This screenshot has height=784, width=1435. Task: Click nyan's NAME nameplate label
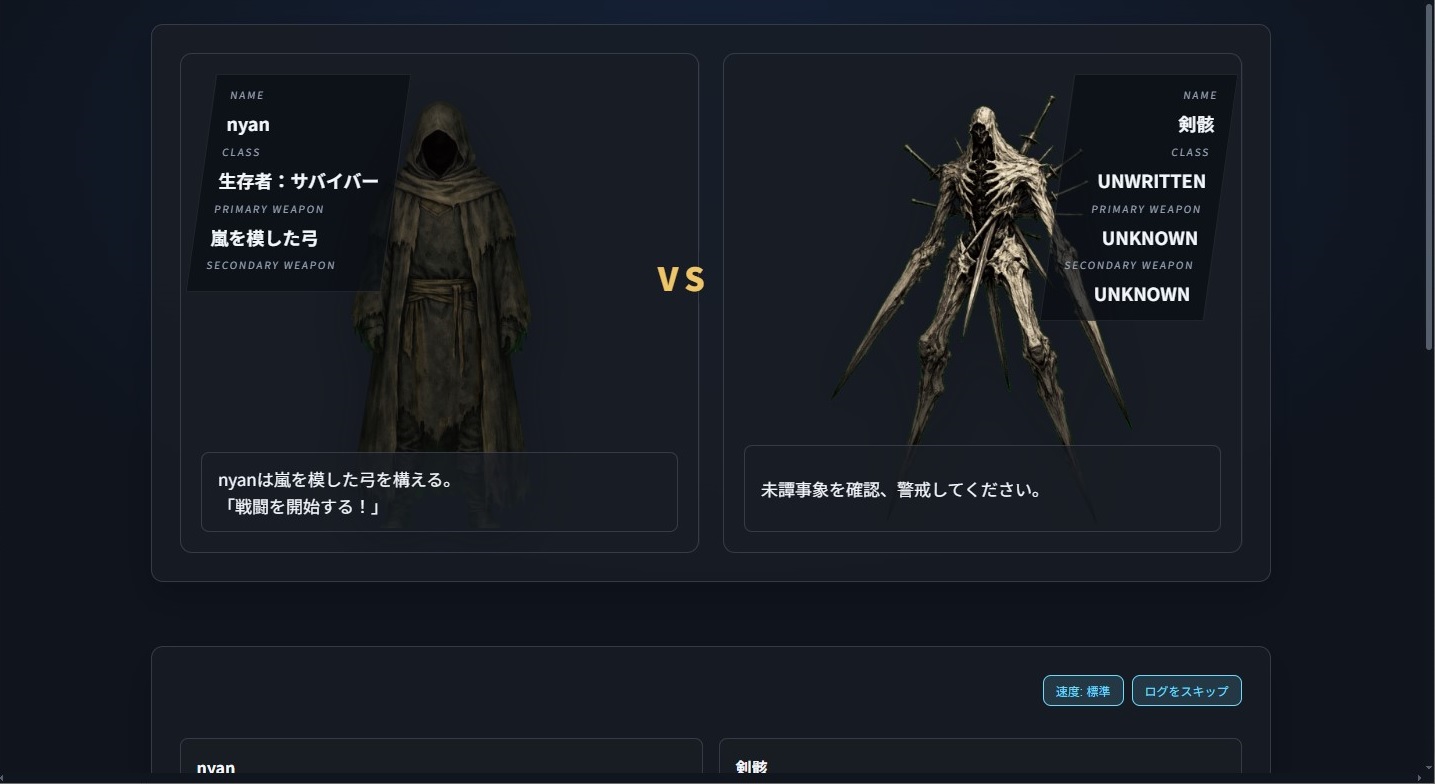[247, 95]
